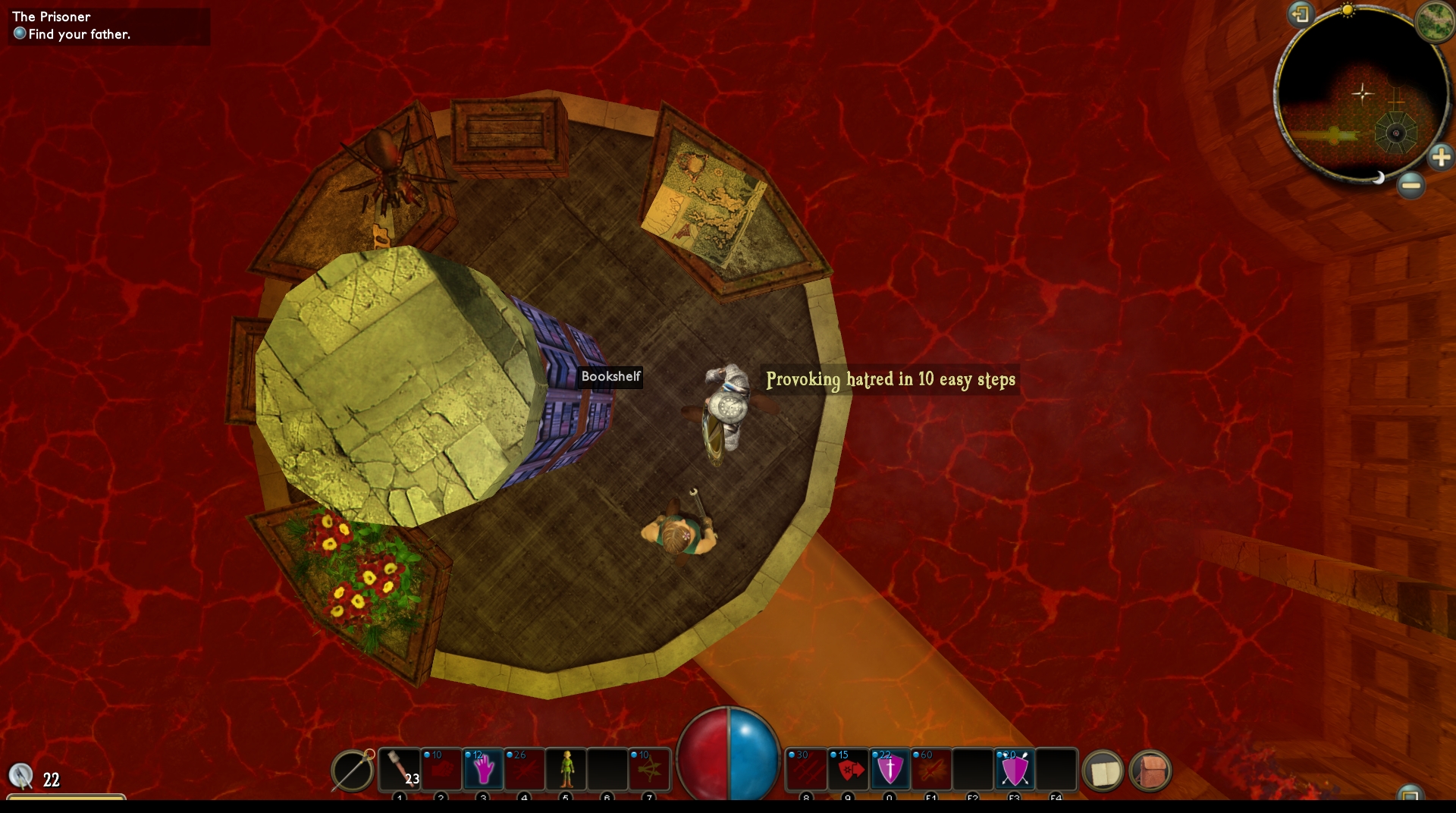Activate the red sword skill in slot F1
The image size is (1456, 813).
coord(931,770)
